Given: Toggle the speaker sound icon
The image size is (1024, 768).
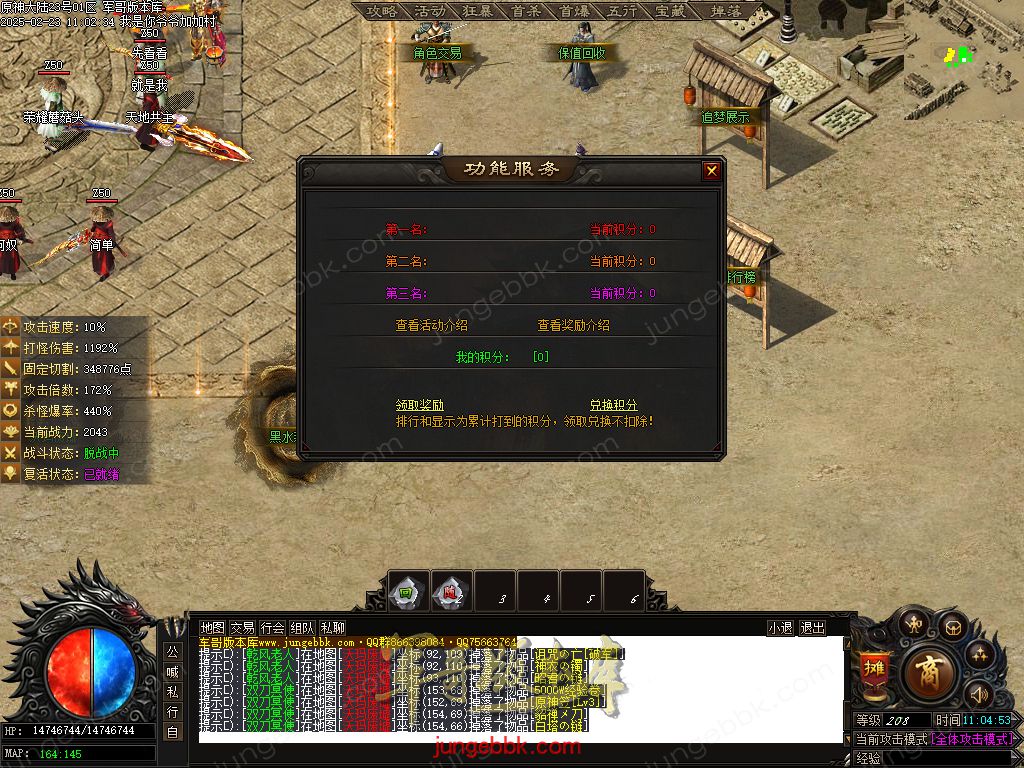Looking at the screenshot, I should tap(979, 694).
